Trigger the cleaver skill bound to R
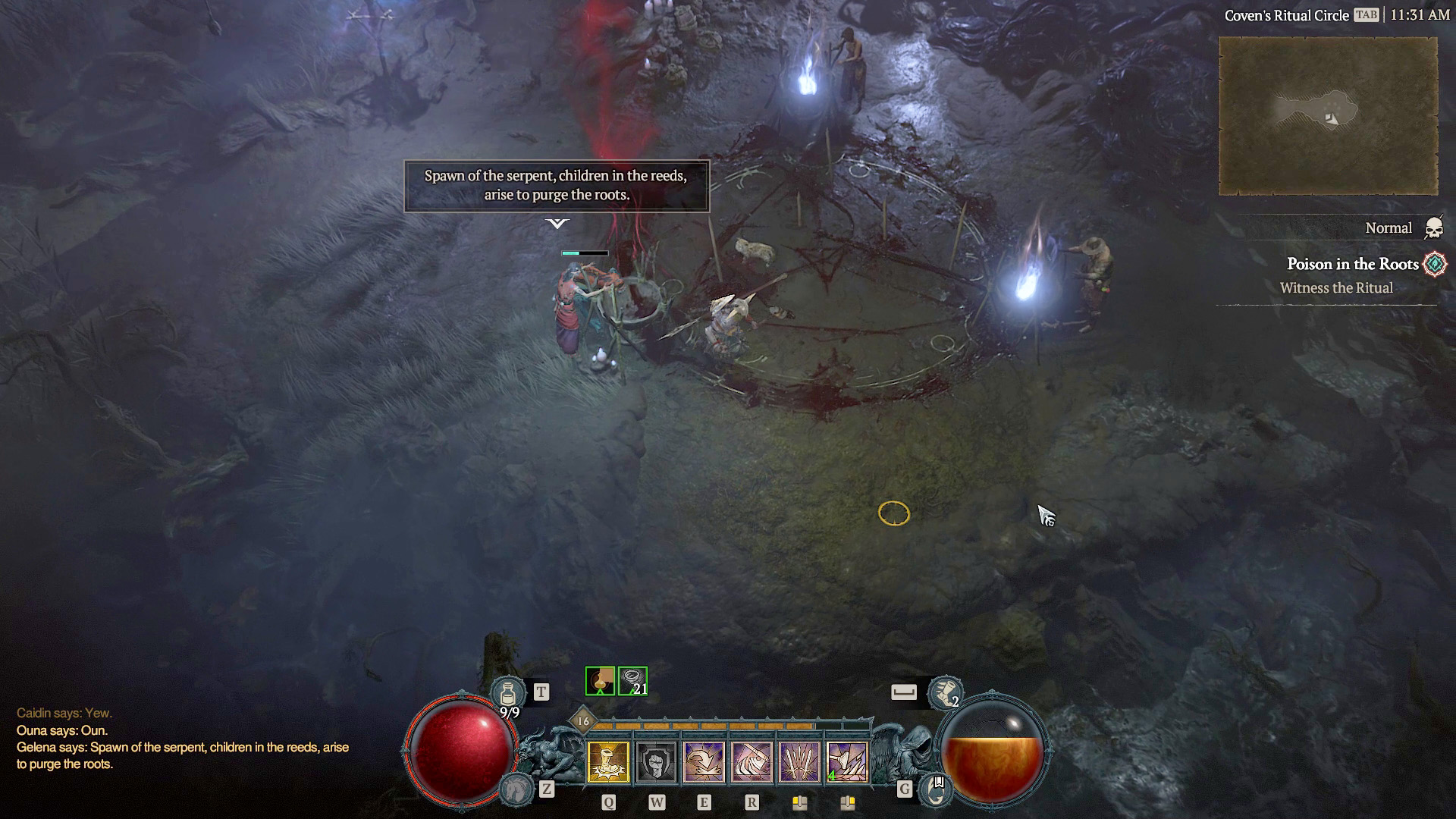This screenshot has width=1456, height=819. [752, 762]
